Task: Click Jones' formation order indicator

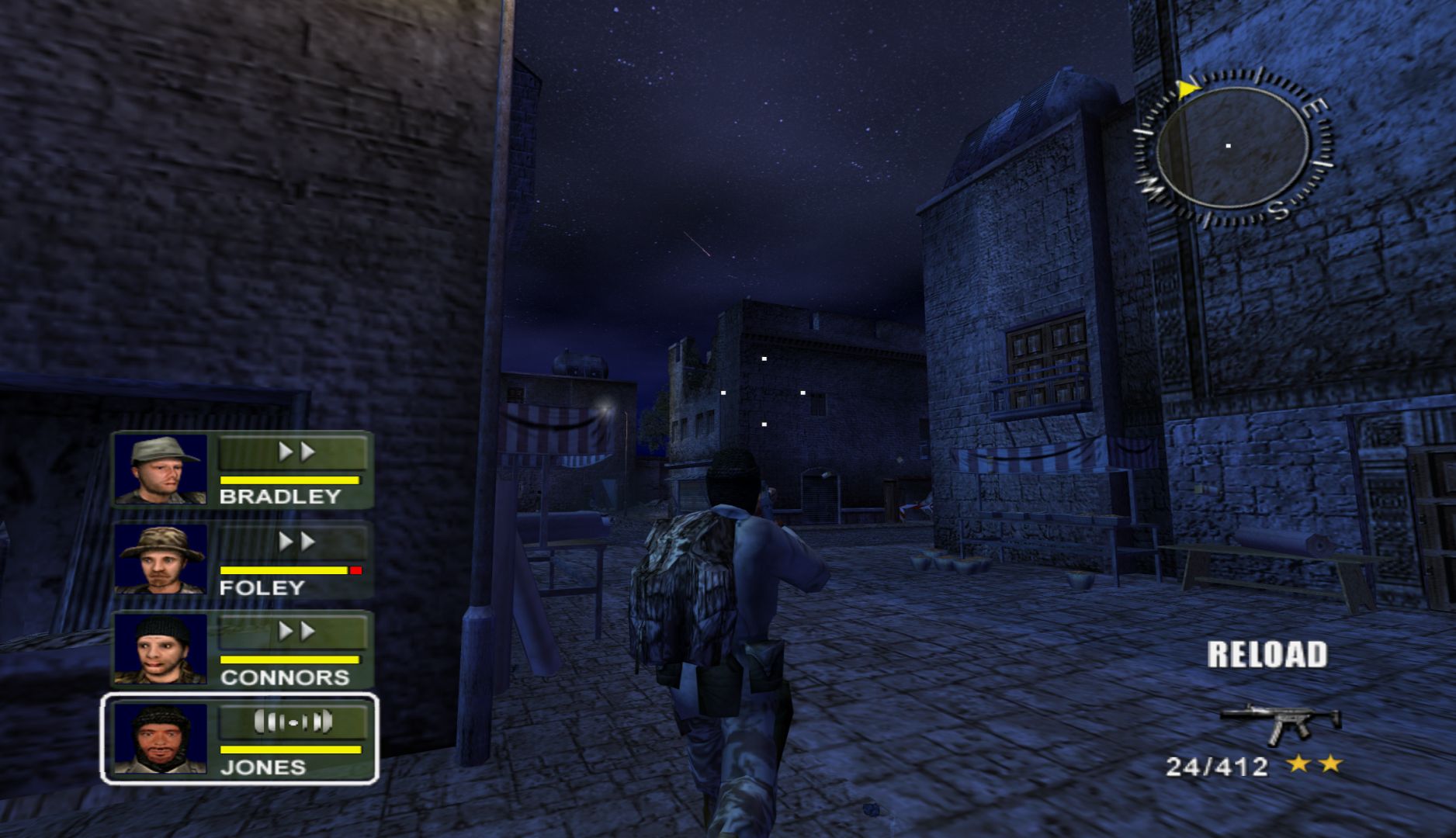Action: click(293, 722)
